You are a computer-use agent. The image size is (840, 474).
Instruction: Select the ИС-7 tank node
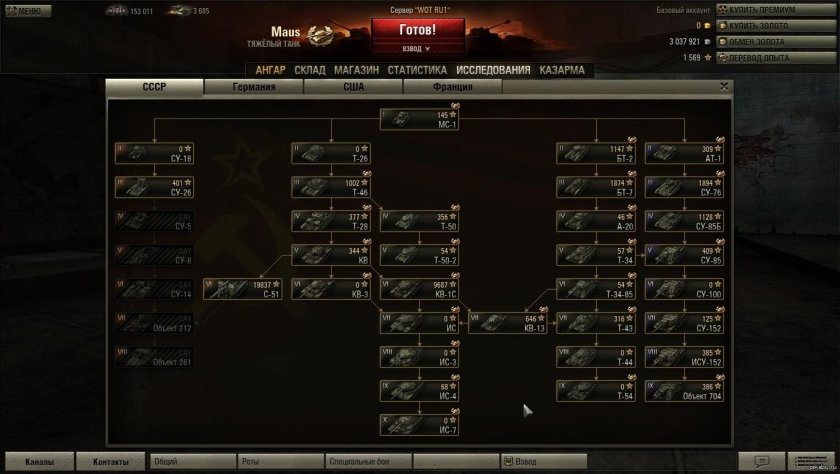click(420, 425)
